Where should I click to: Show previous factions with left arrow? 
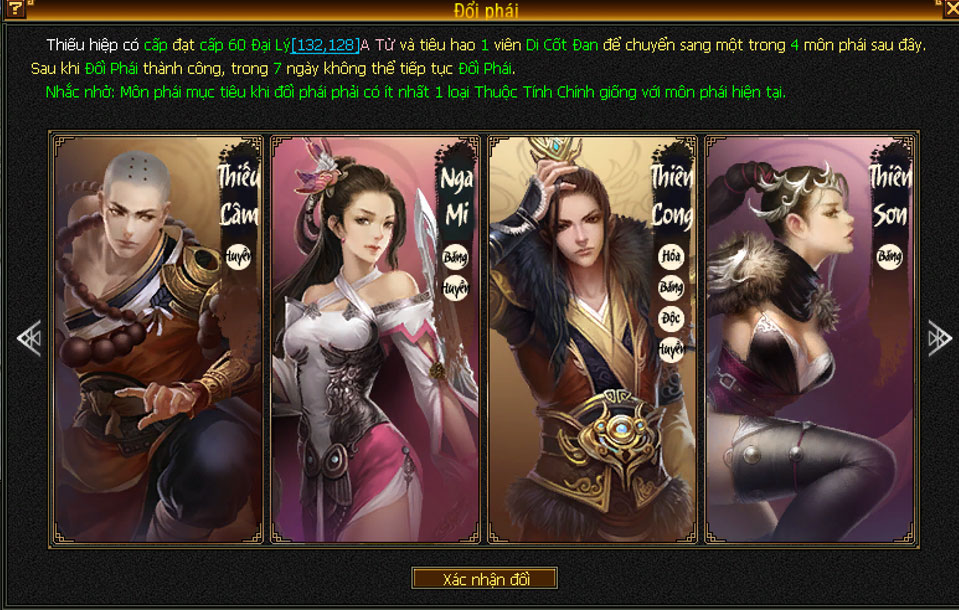click(x=28, y=339)
